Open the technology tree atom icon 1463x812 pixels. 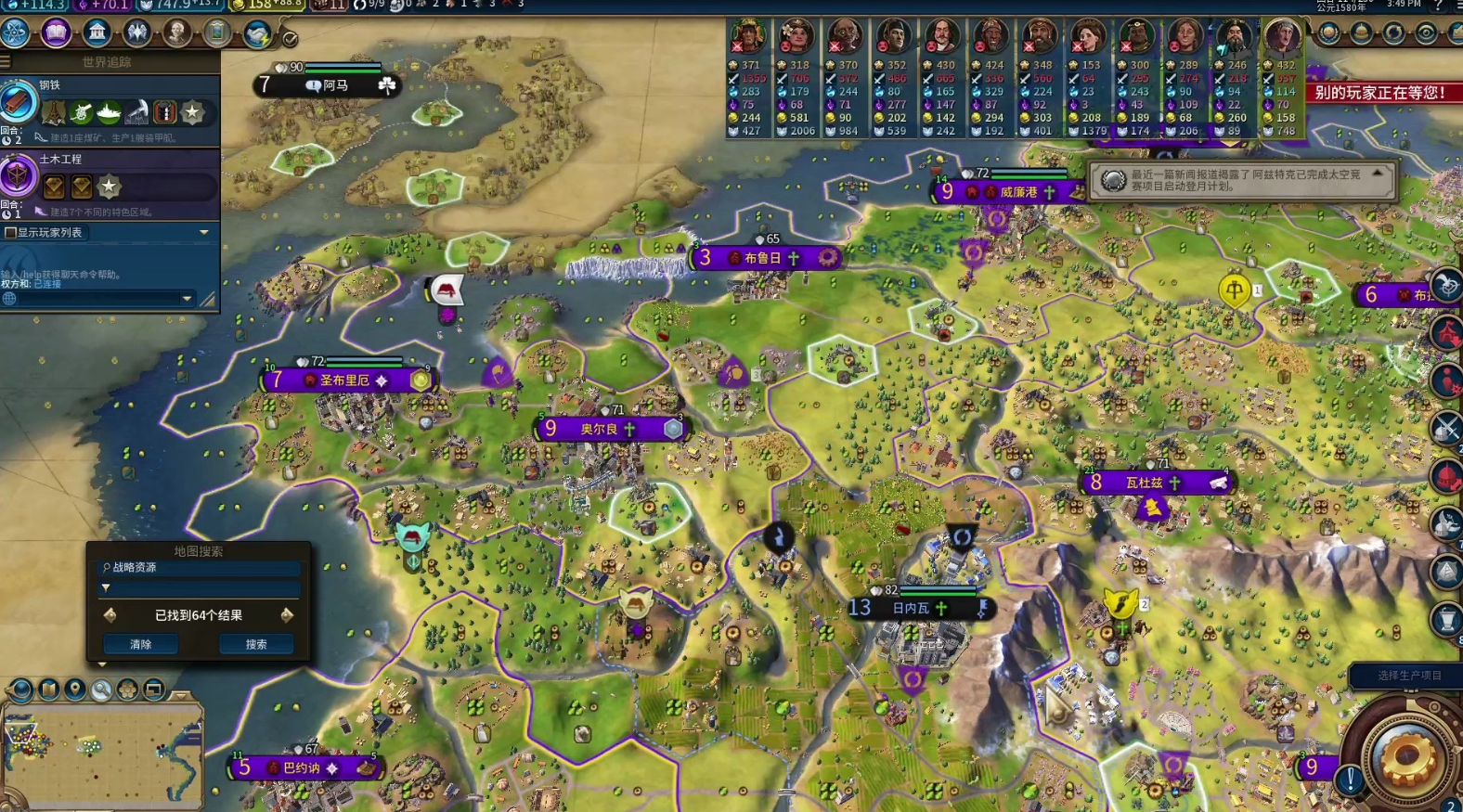[15, 32]
